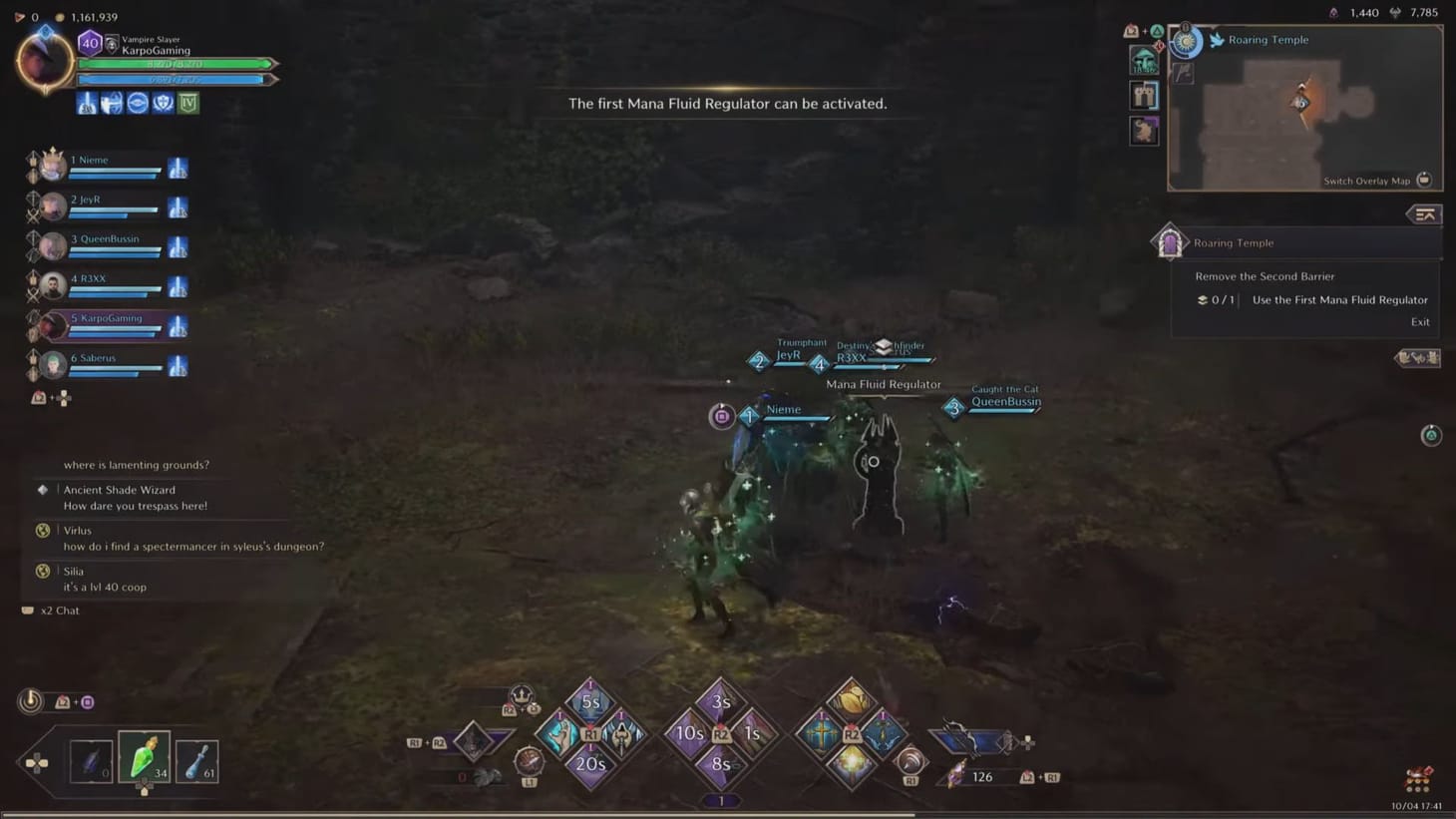Open the mushroom dungeon icon beside the minimap

tap(1144, 62)
